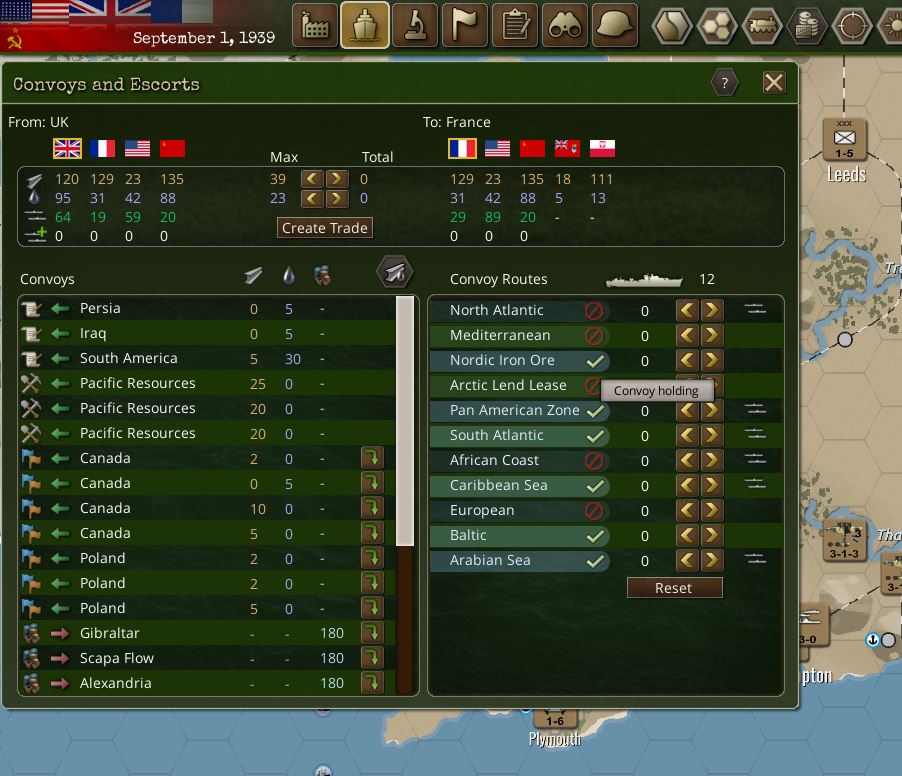Reset the convoy route escorts
902x776 pixels.
click(674, 588)
